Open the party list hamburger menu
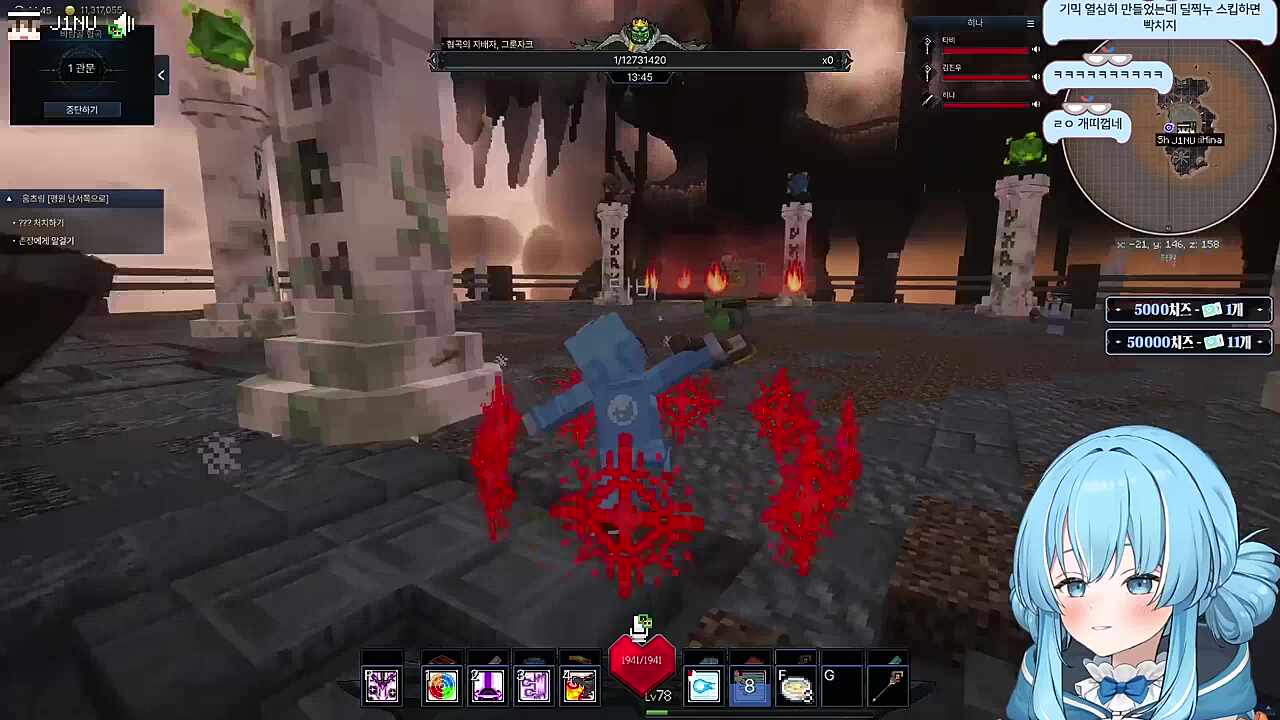The height and width of the screenshot is (720, 1280). point(1031,23)
